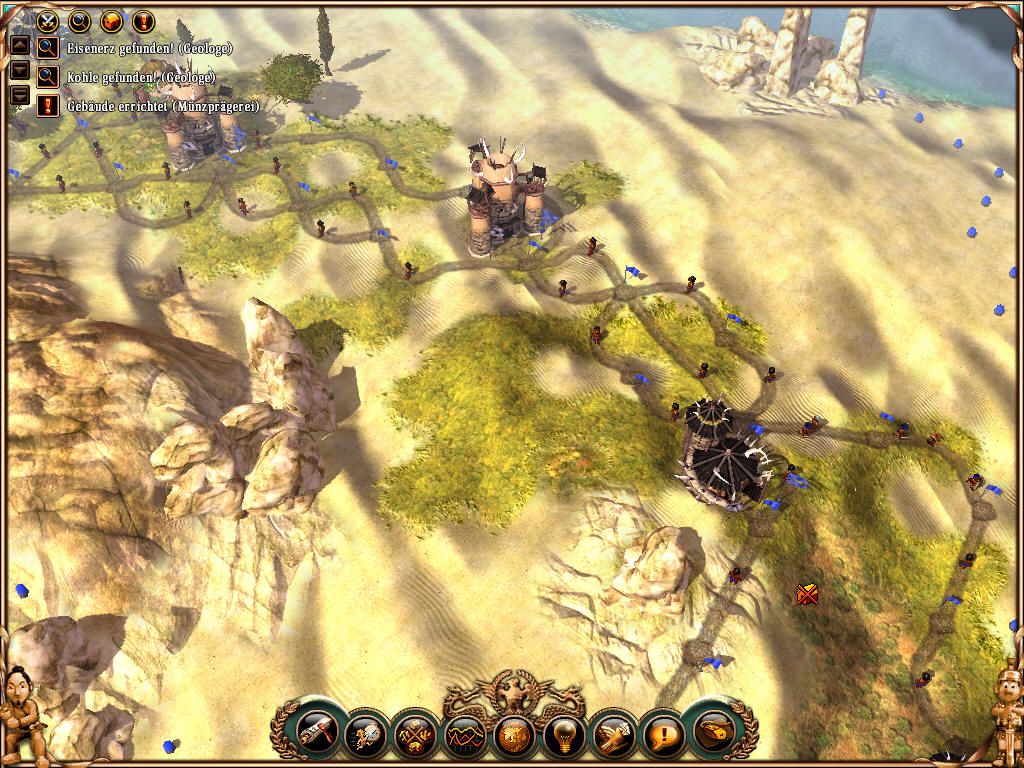Open the light bulb hints menu
The width and height of the screenshot is (1024, 768).
(563, 736)
